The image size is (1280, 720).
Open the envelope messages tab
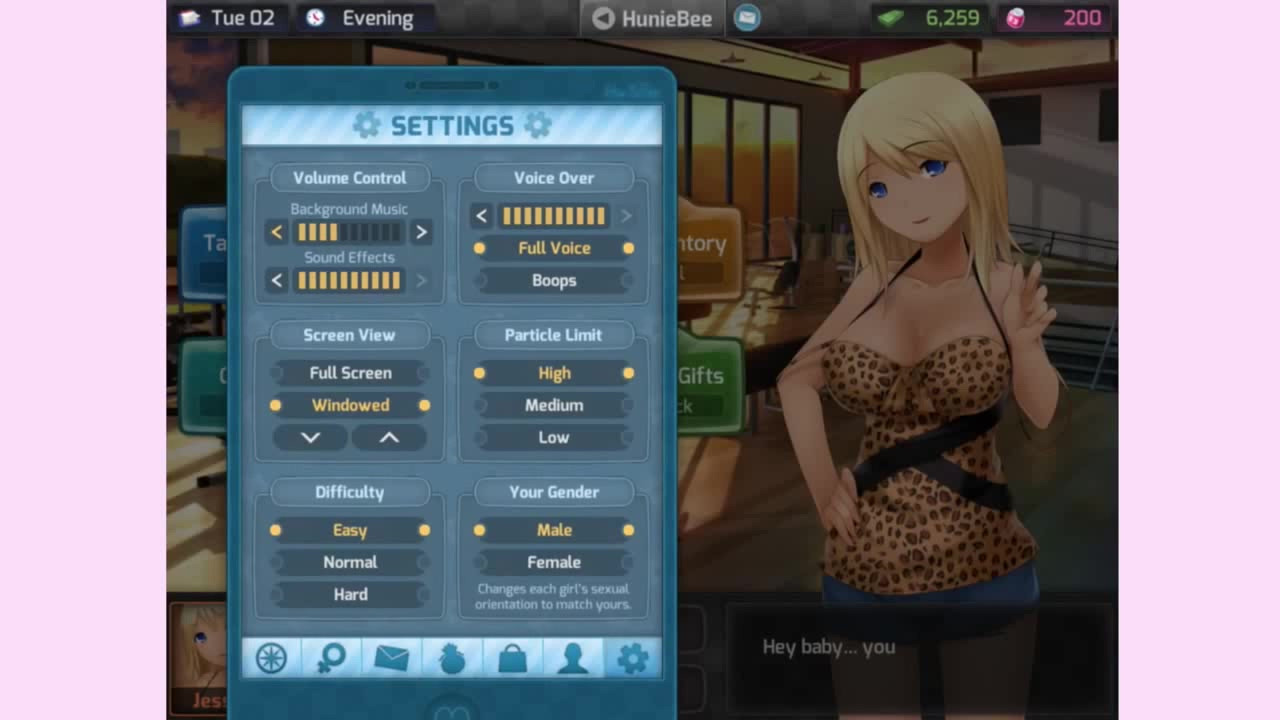click(391, 657)
